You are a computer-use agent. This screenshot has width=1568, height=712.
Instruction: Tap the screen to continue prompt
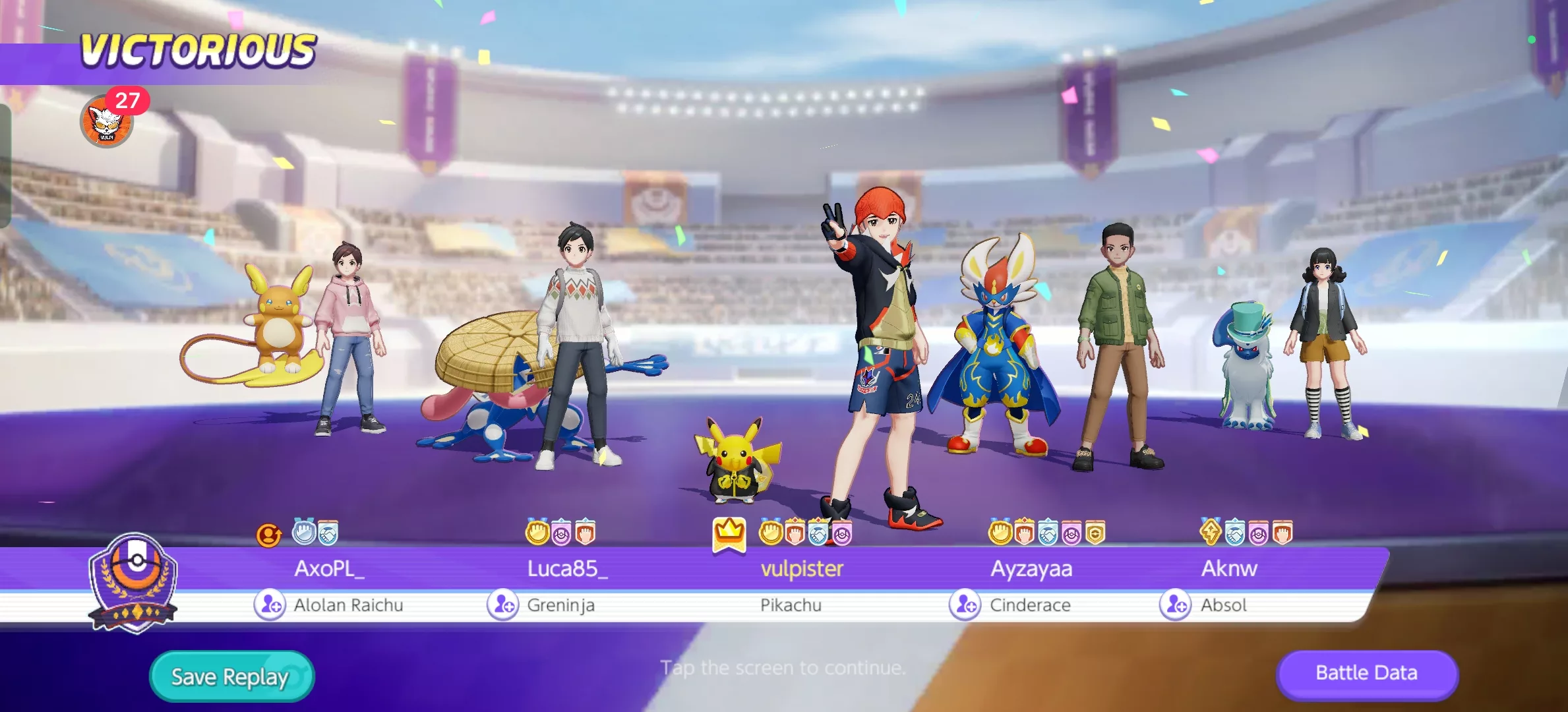[x=783, y=668]
